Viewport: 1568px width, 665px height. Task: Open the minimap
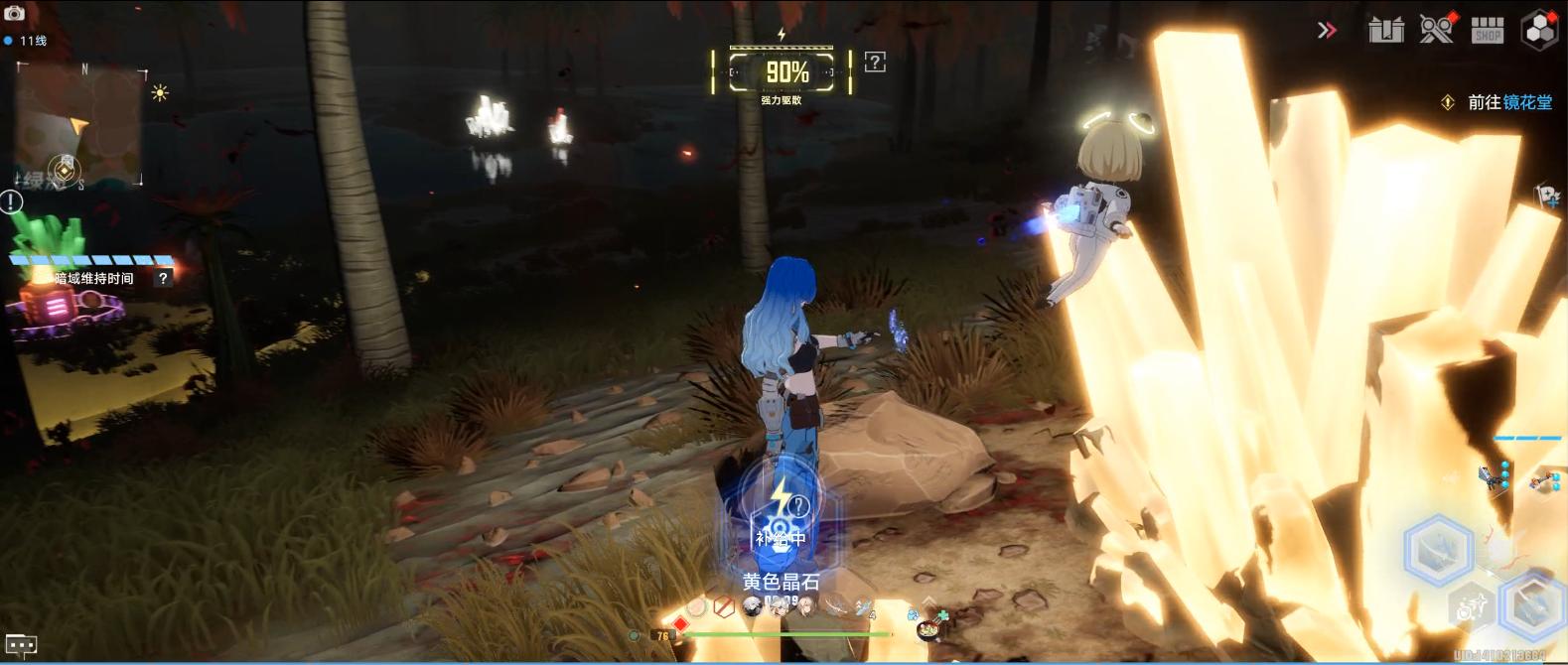click(x=79, y=124)
